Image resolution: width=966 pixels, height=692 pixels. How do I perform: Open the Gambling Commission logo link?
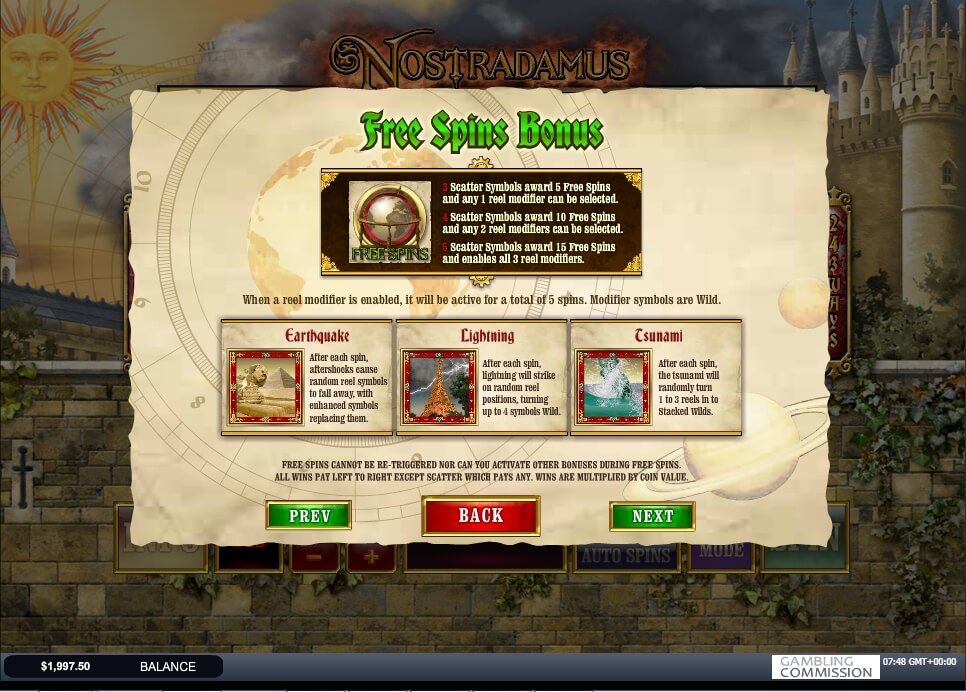(825, 667)
